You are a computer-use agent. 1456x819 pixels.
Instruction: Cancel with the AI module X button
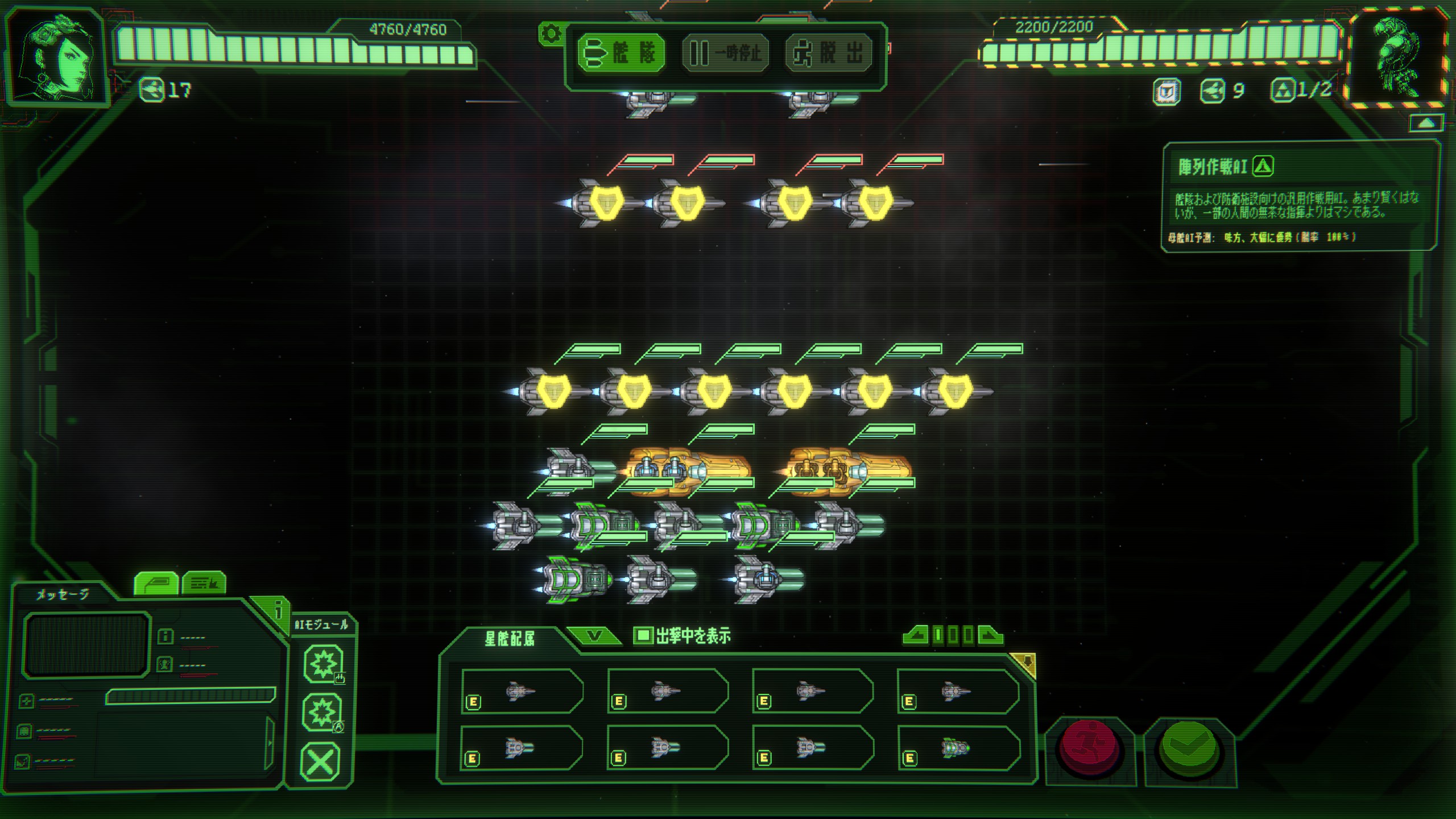320,762
